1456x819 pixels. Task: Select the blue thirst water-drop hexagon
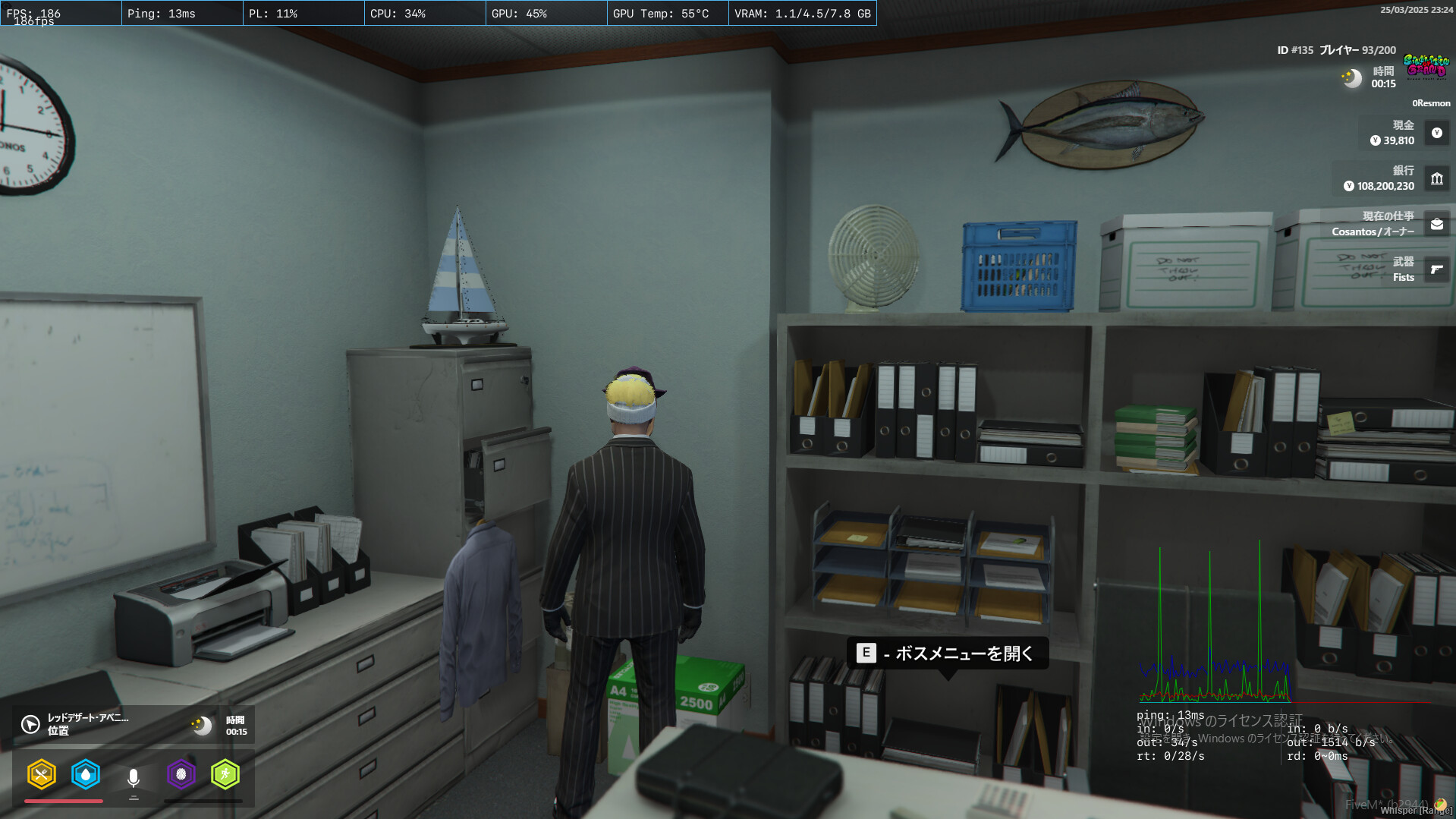click(86, 775)
